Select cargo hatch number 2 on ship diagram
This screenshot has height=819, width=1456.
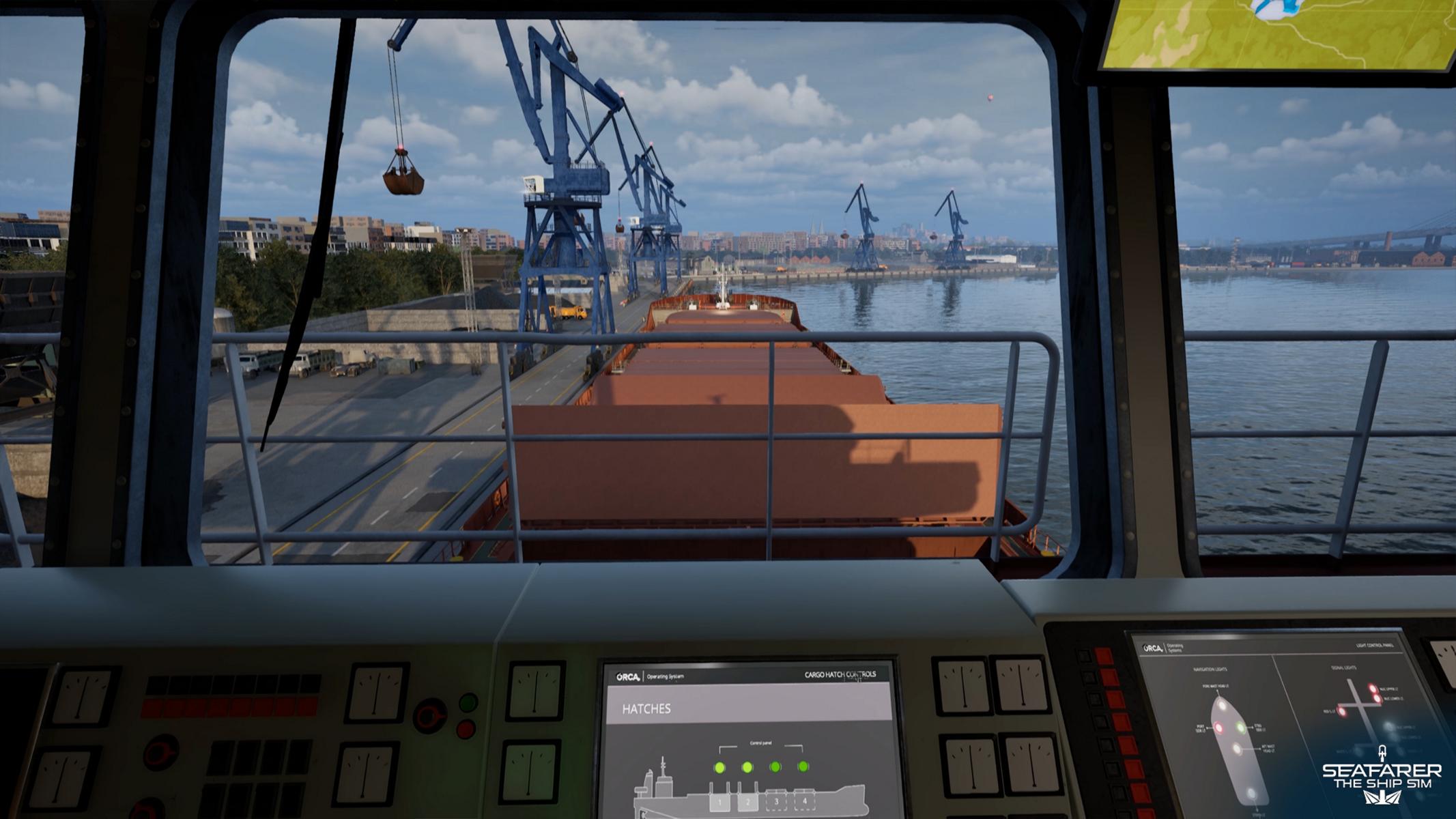pos(747,802)
